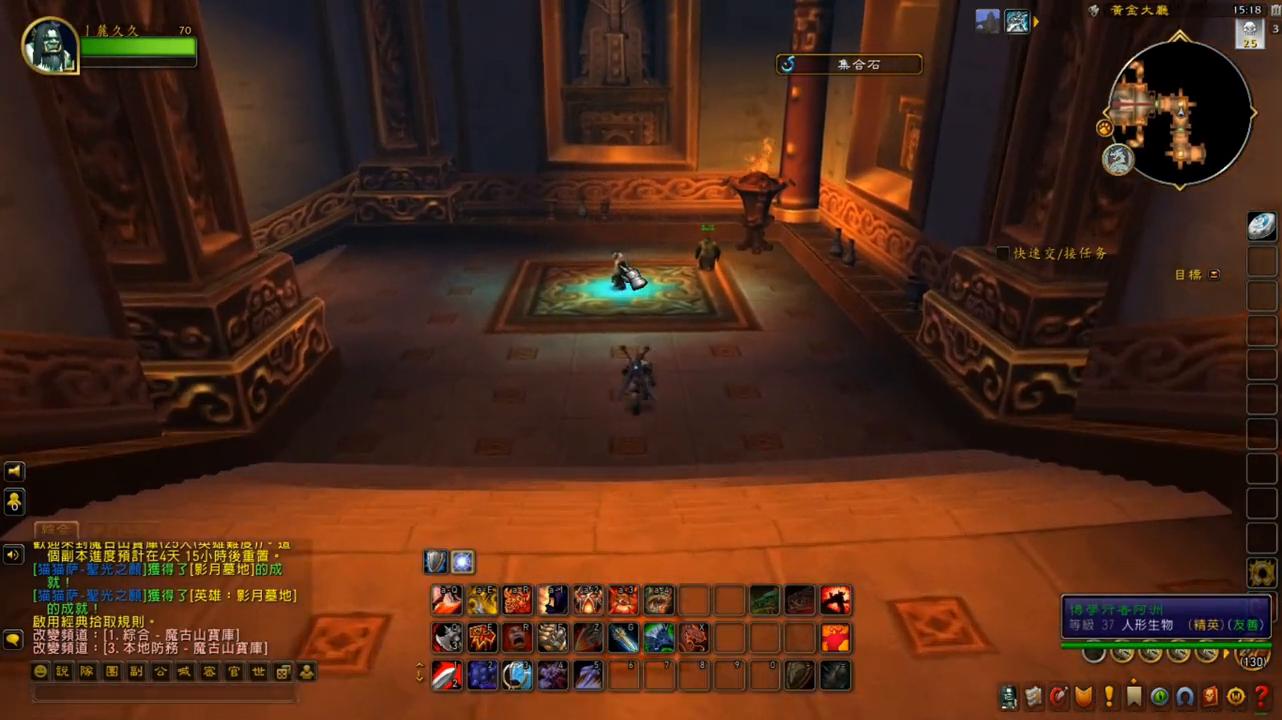Click the chat emoji smiley button

pos(41,672)
